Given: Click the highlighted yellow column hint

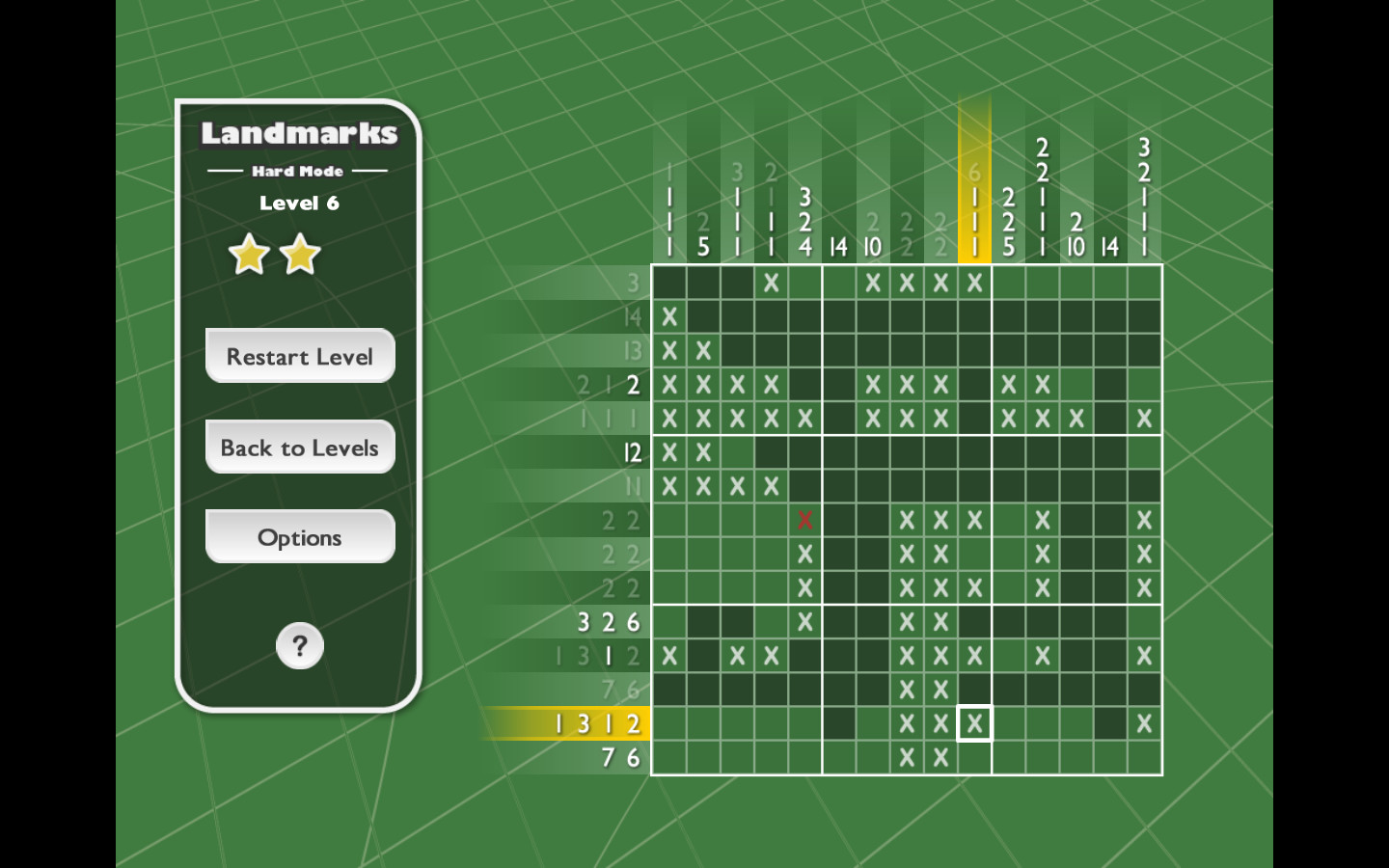Looking at the screenshot, I should pos(974,212).
